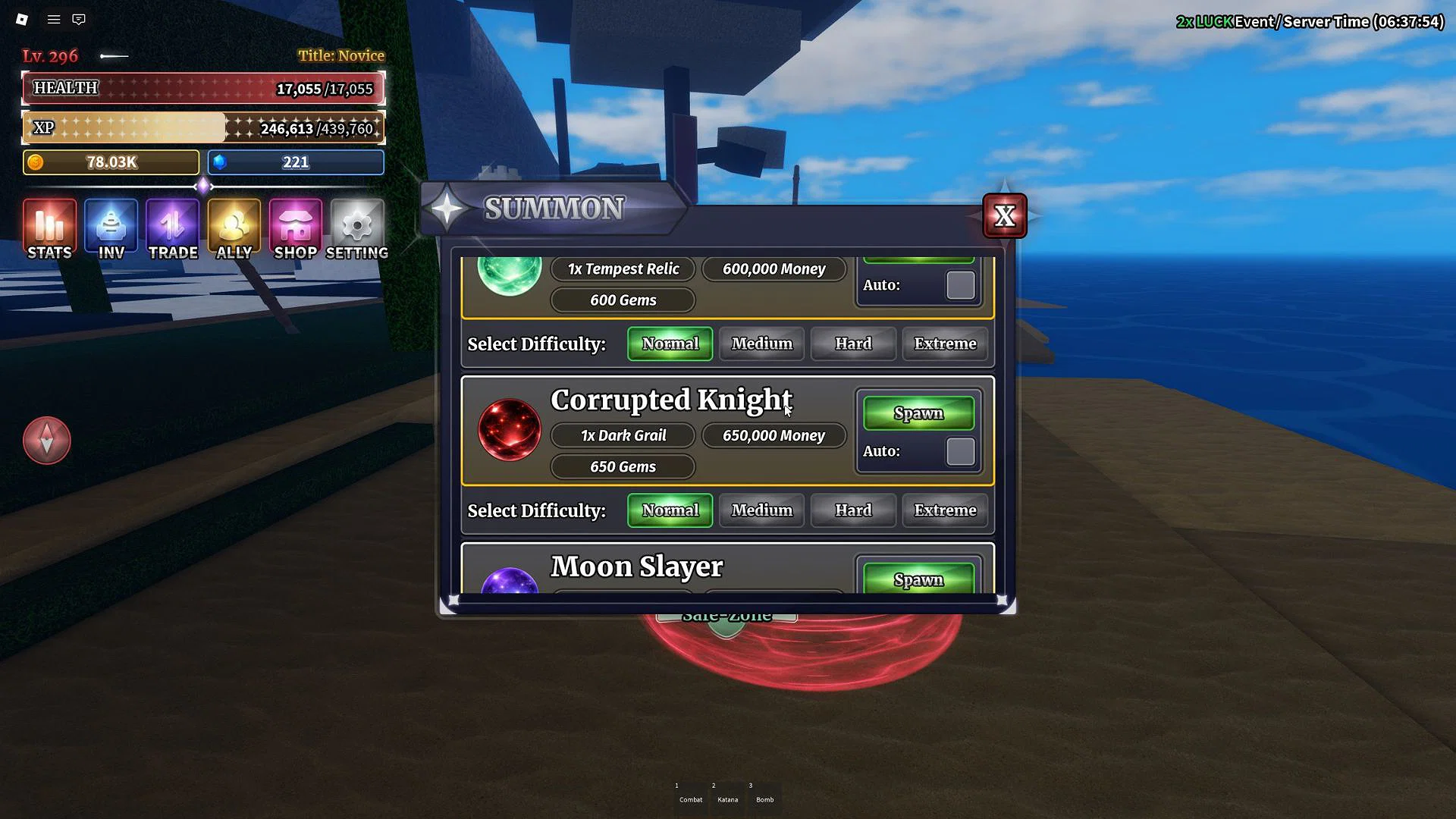Open the SETTING menu
1456x819 pixels.
point(356,229)
